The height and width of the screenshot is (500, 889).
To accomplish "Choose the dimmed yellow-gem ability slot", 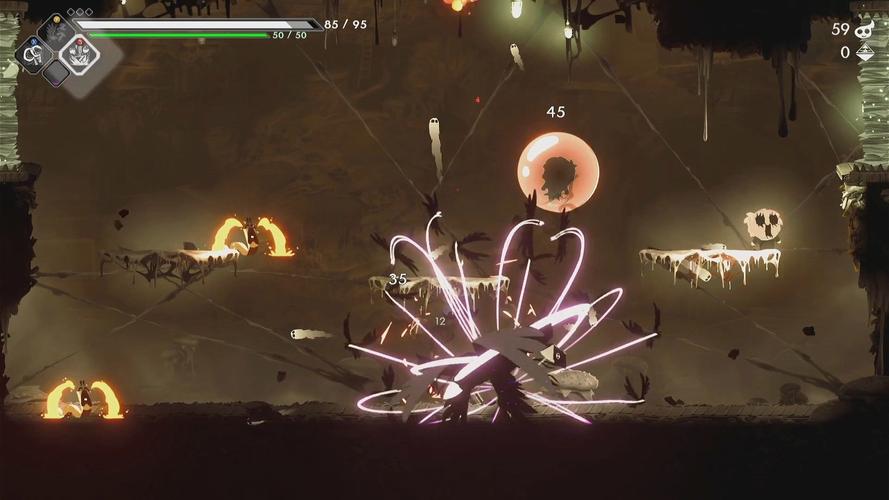I will [56, 31].
